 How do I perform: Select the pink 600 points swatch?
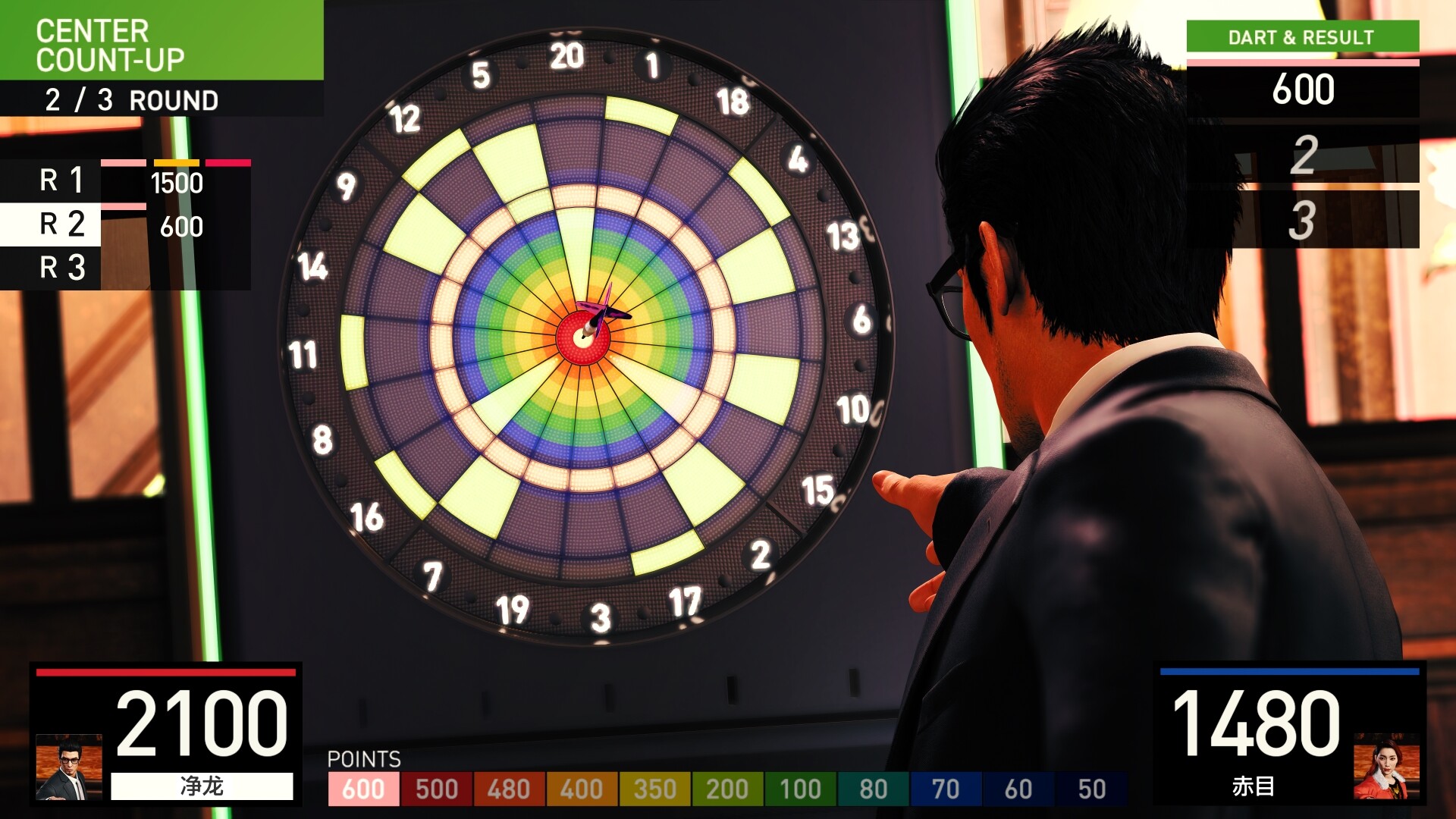click(x=364, y=788)
